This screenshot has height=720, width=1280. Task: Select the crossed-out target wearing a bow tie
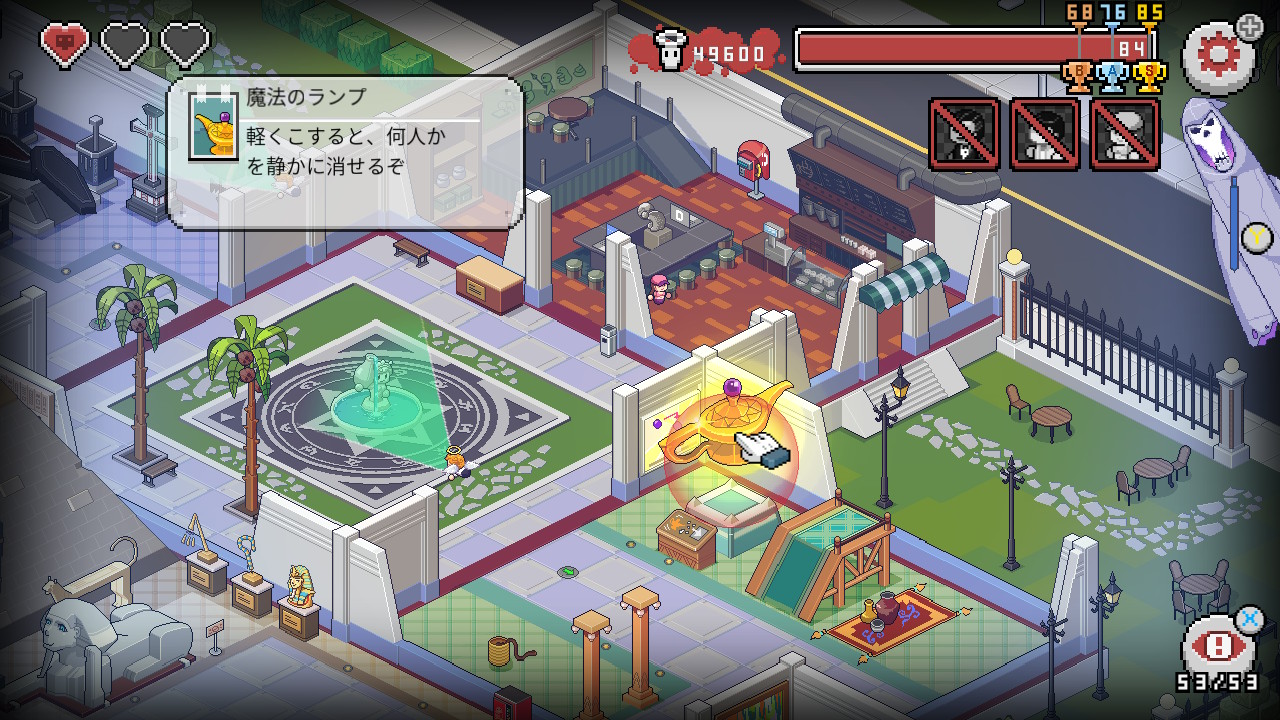pyautogui.click(x=965, y=134)
